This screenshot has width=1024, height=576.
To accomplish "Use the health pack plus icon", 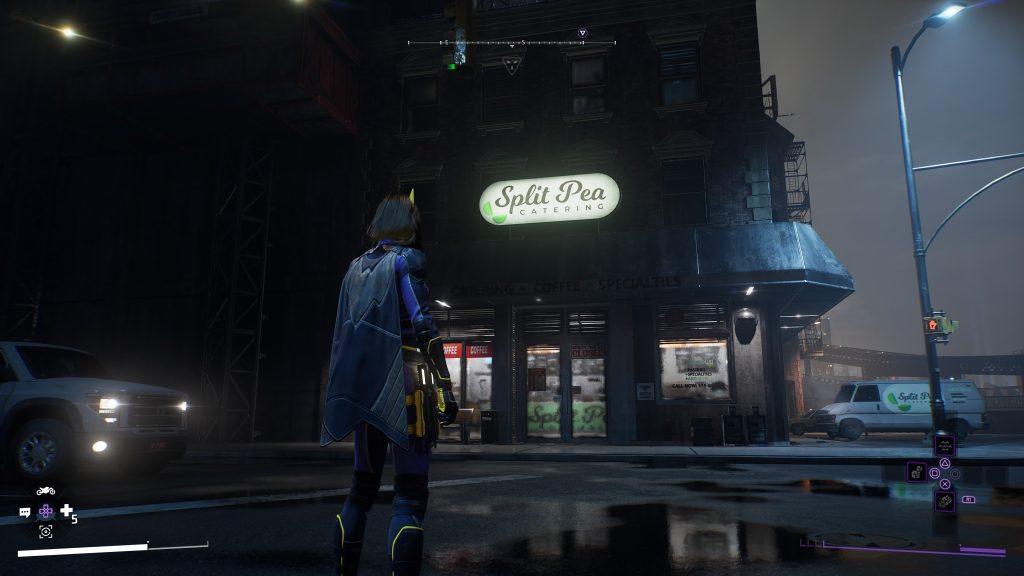I will (x=67, y=511).
